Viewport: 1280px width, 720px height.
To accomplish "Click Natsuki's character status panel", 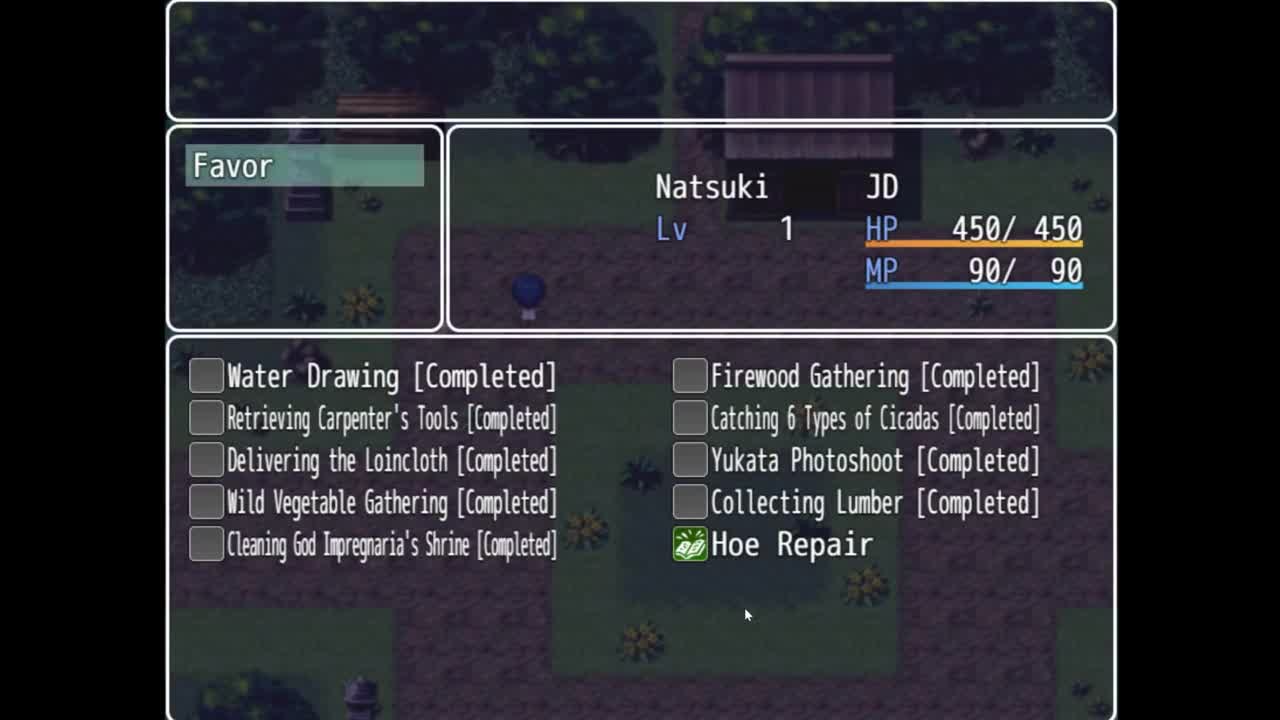I will (x=780, y=229).
